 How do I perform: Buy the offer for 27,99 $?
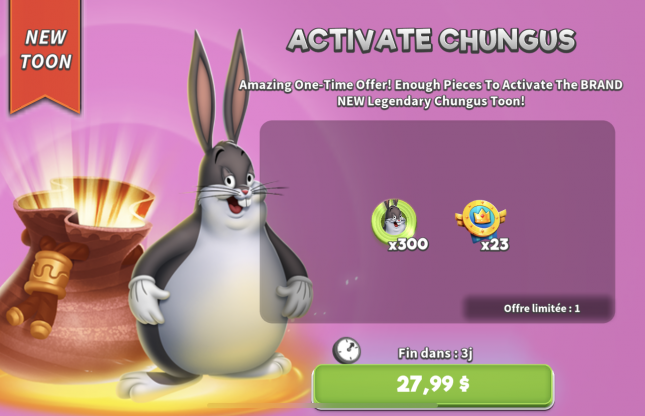pos(432,384)
